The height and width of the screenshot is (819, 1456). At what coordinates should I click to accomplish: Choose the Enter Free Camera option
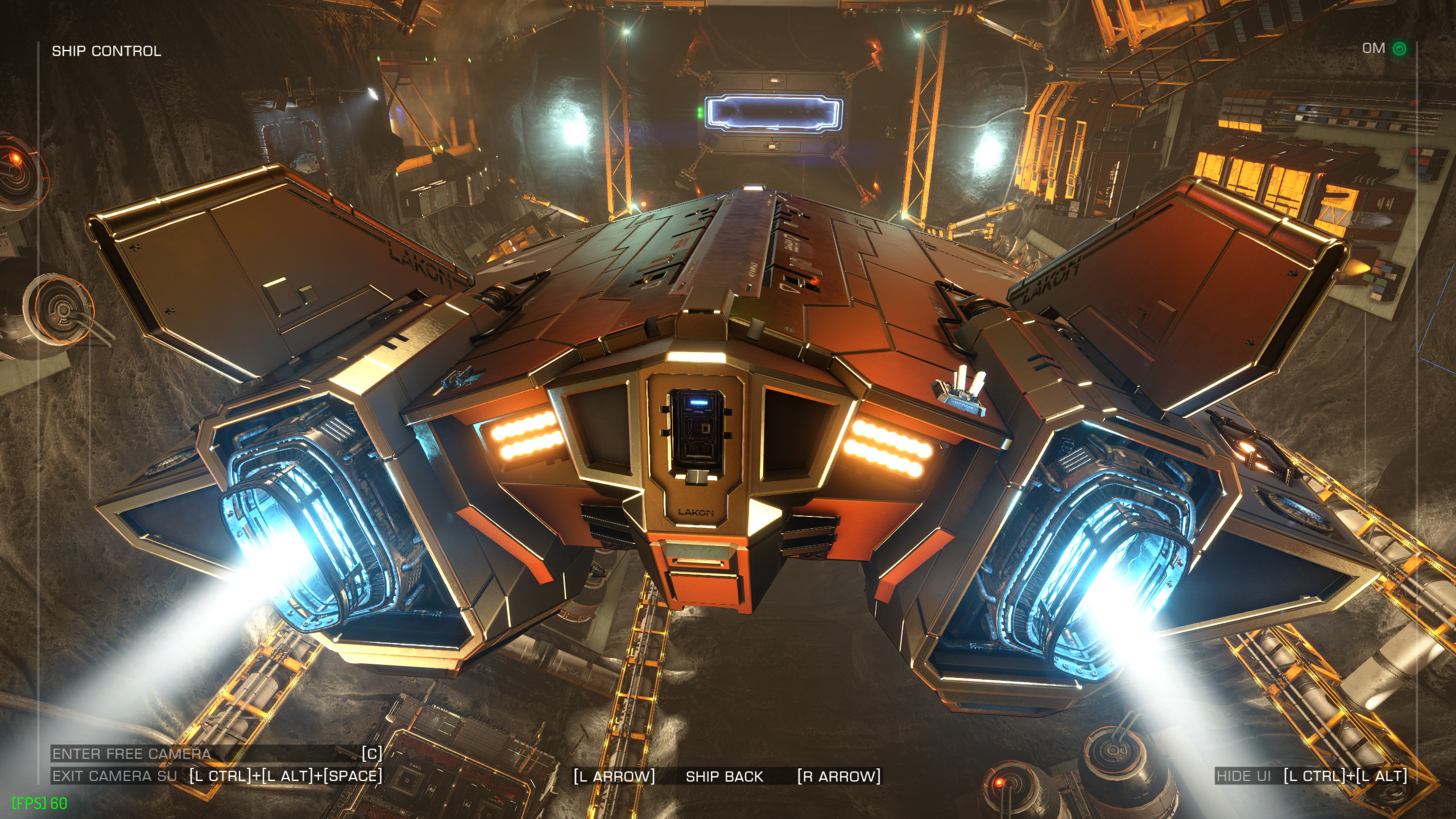pos(132,754)
